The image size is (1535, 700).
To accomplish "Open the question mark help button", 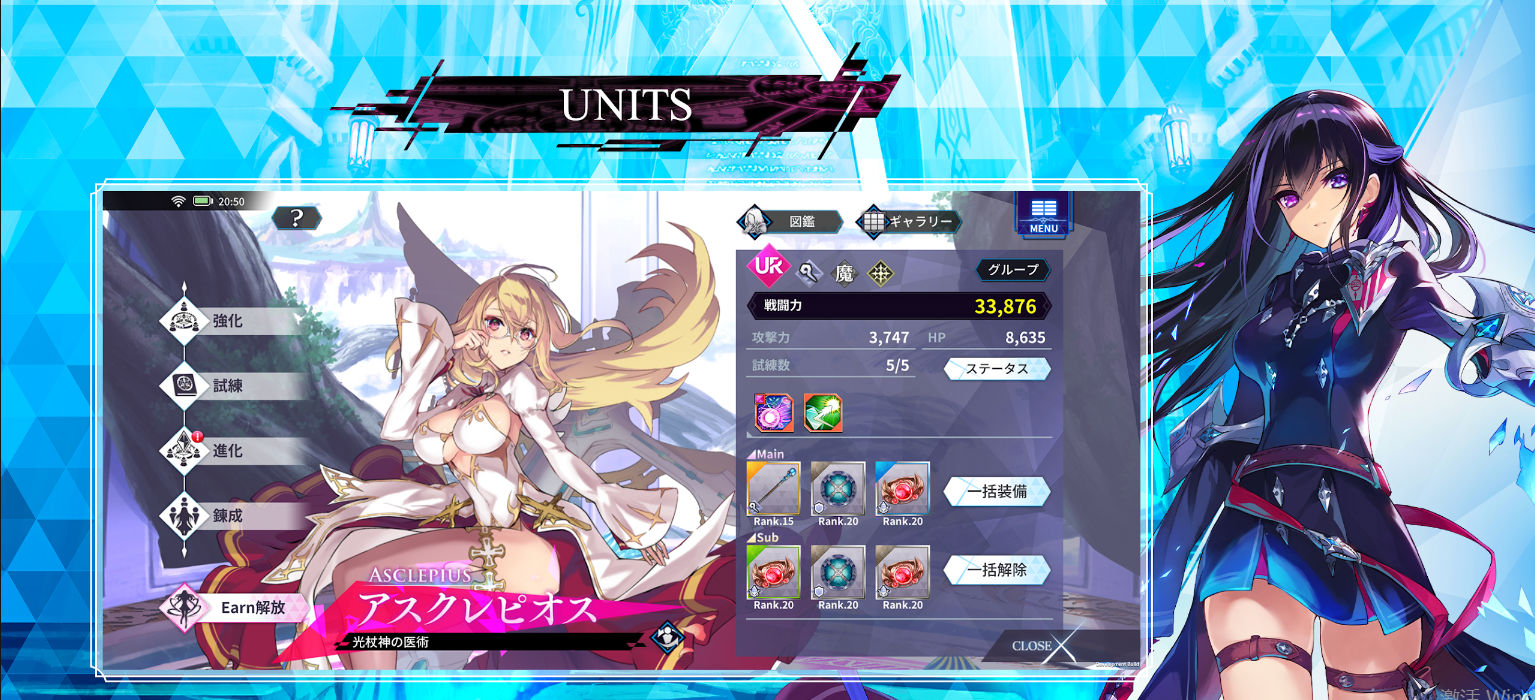I will pos(296,218).
